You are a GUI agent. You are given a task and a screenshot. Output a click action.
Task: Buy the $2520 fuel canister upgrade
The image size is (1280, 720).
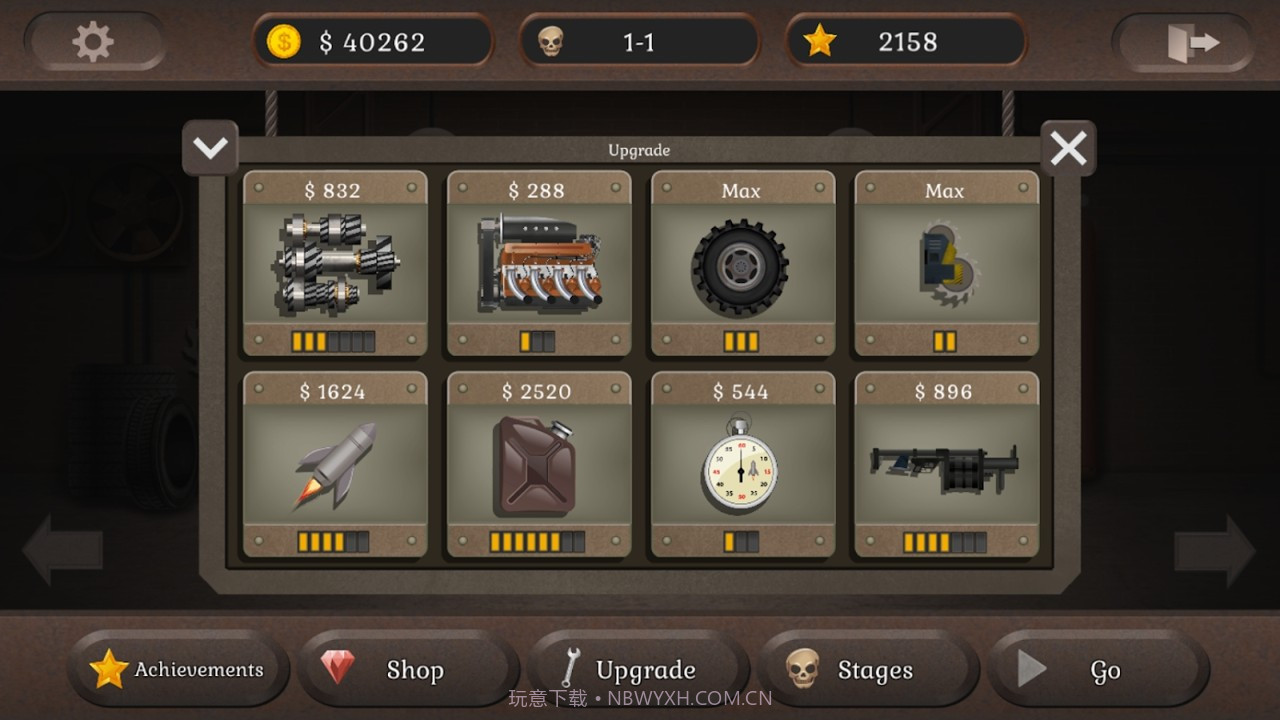(539, 465)
